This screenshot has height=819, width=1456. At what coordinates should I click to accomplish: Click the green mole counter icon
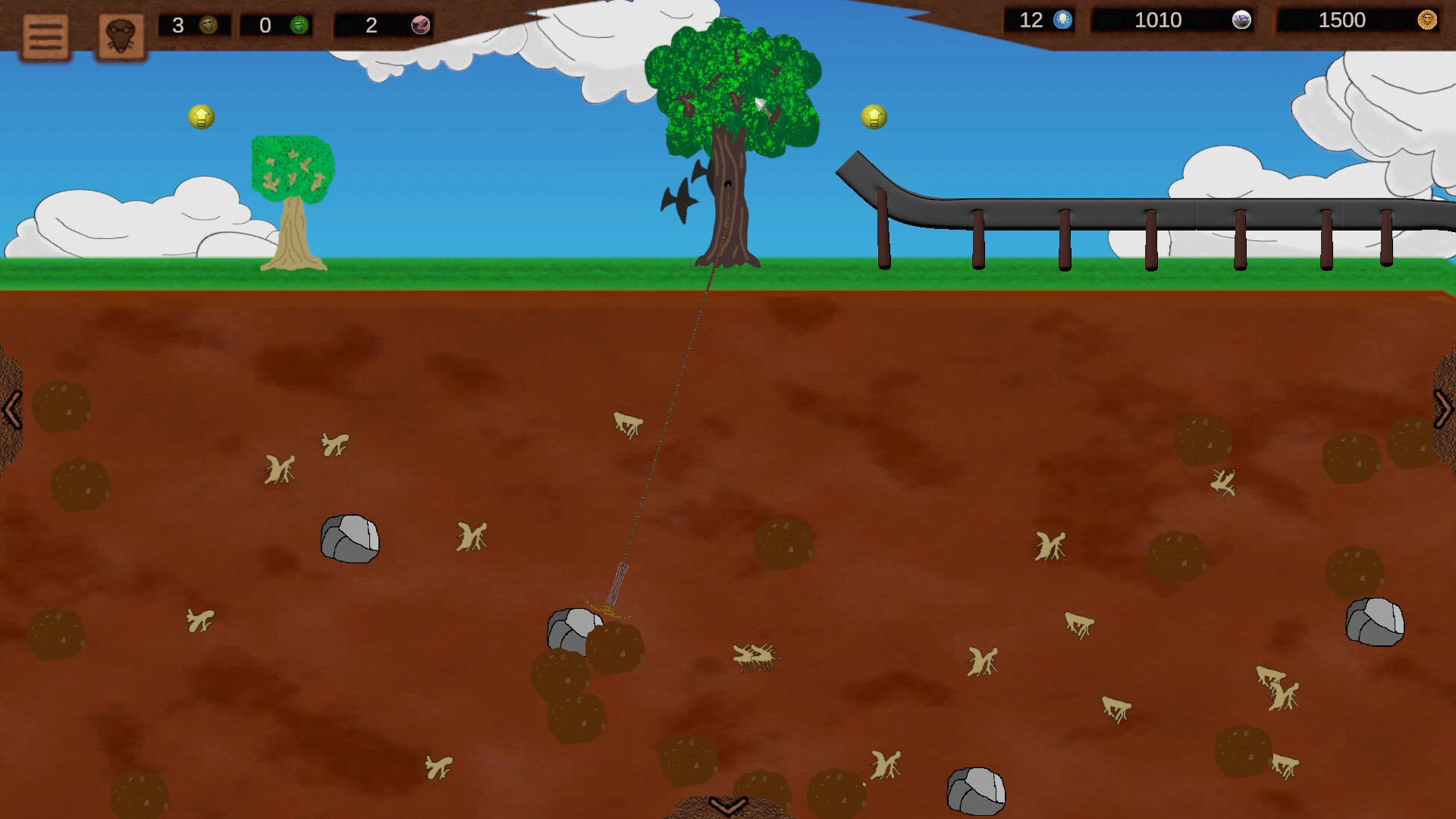point(300,25)
